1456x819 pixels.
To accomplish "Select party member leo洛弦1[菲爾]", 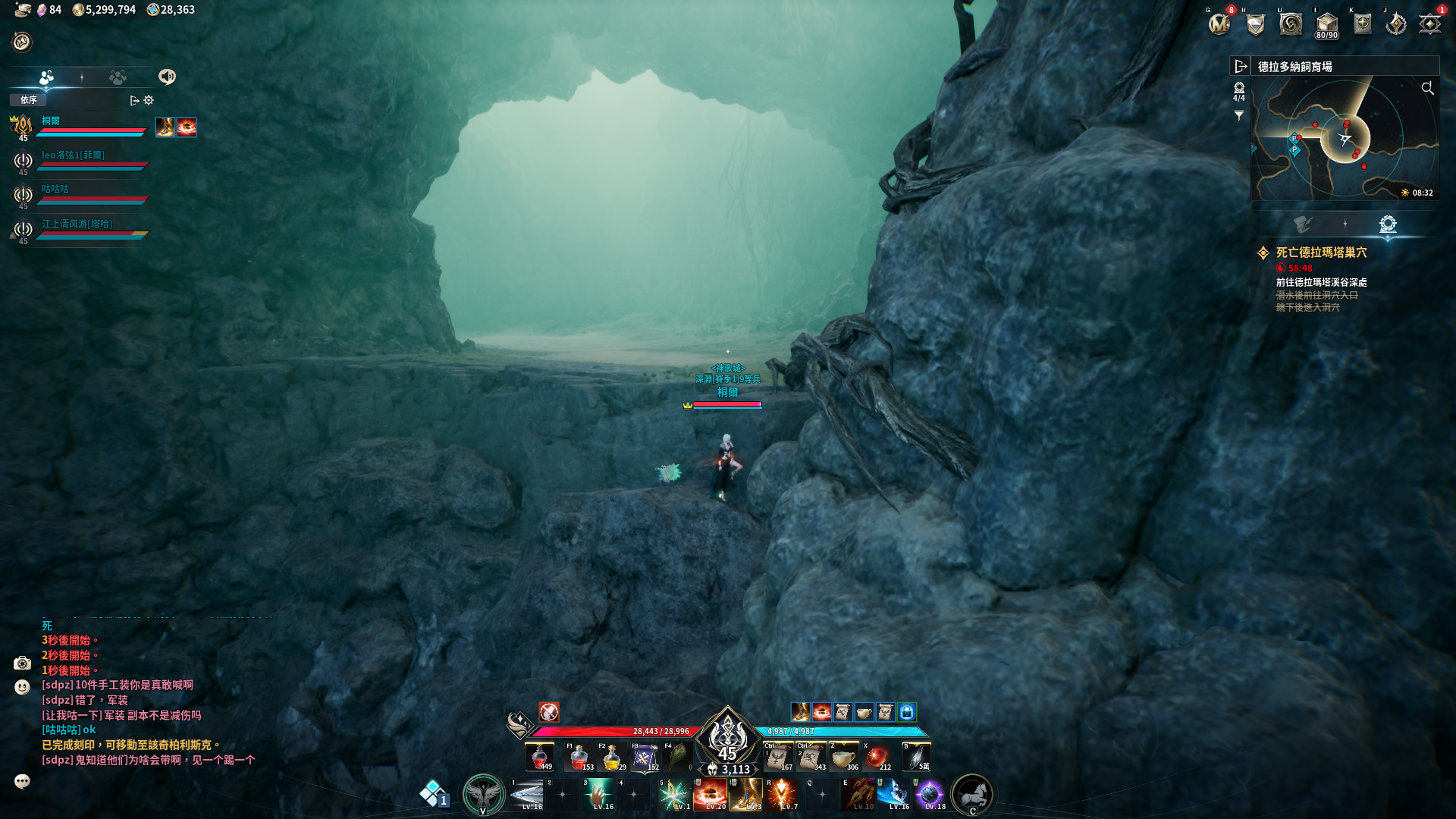I will [74, 155].
